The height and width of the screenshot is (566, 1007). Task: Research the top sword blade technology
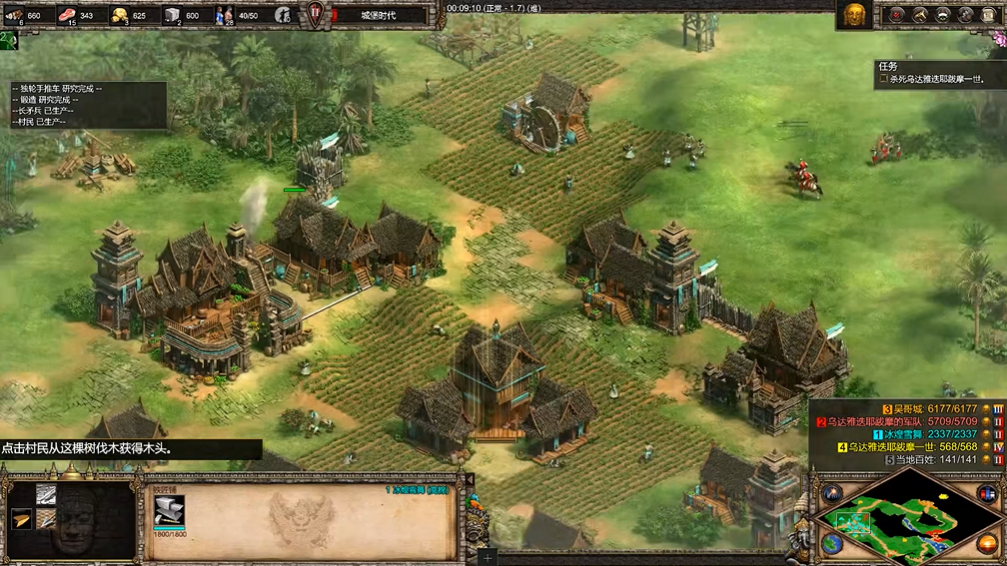click(x=46, y=494)
